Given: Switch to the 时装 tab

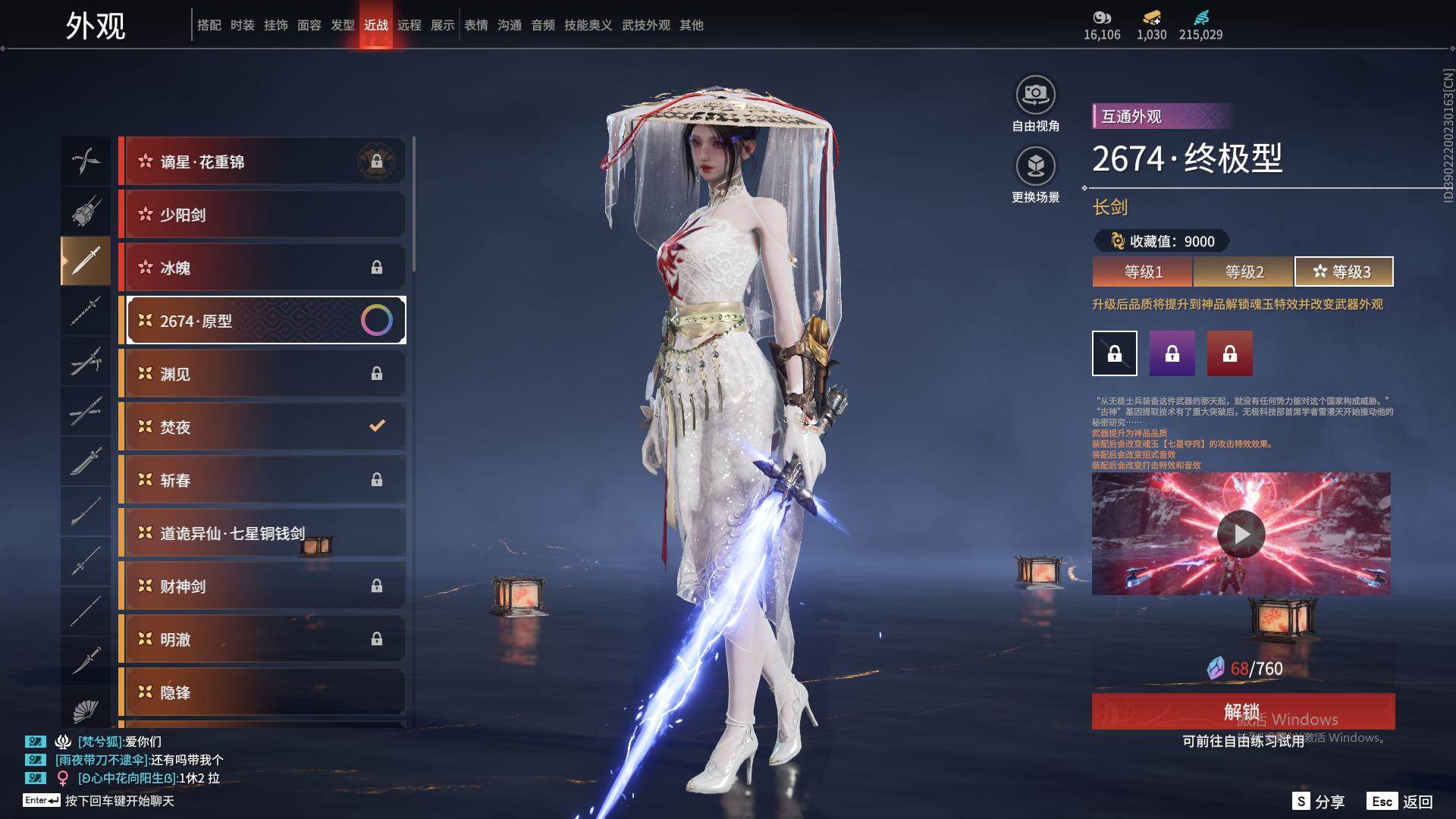Looking at the screenshot, I should pos(243,25).
